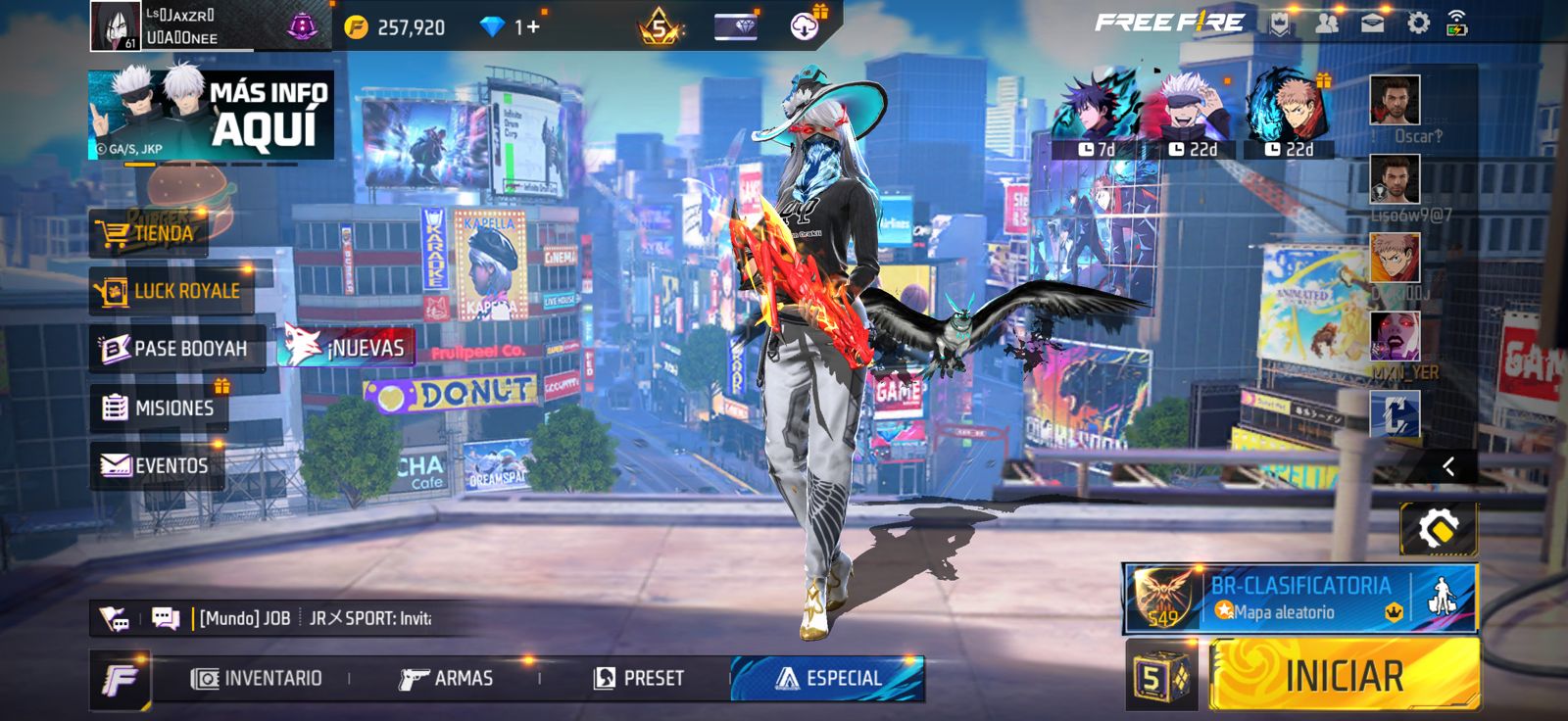This screenshot has height=721, width=1568.
Task: Open the EVENTOS menu
Action: point(156,465)
